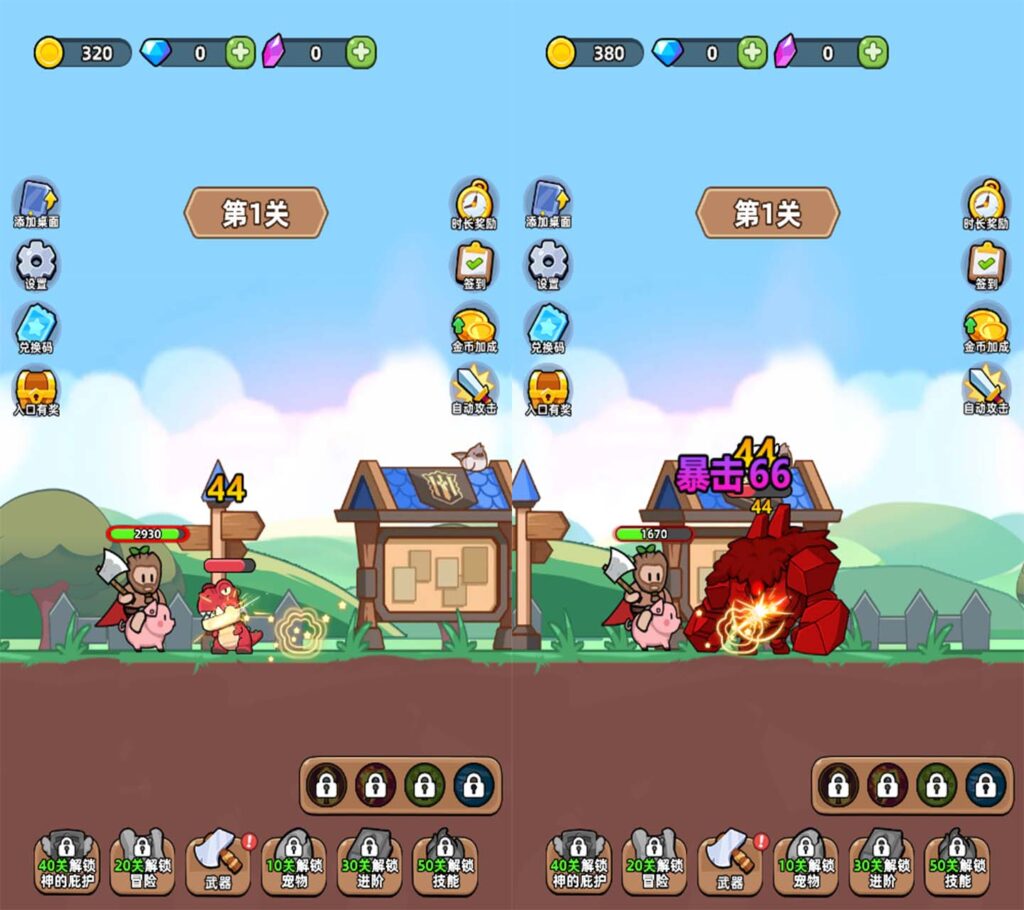Open 设置 gear settings on the 380-coin screen
Viewport: 1024px width, 910px height.
[x=548, y=263]
